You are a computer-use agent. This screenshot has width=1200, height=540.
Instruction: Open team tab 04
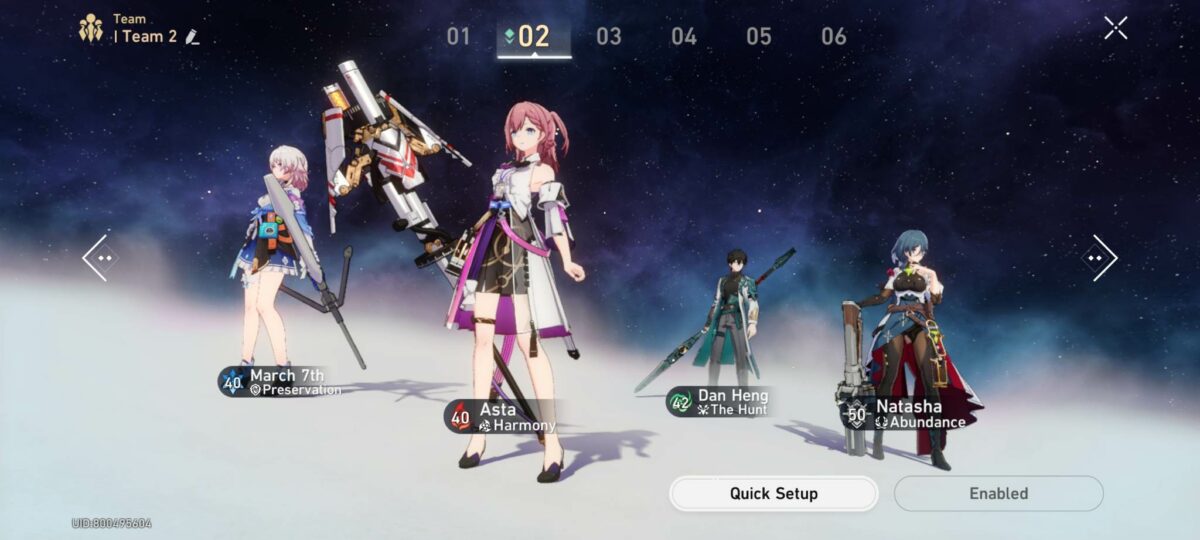pyautogui.click(x=684, y=37)
